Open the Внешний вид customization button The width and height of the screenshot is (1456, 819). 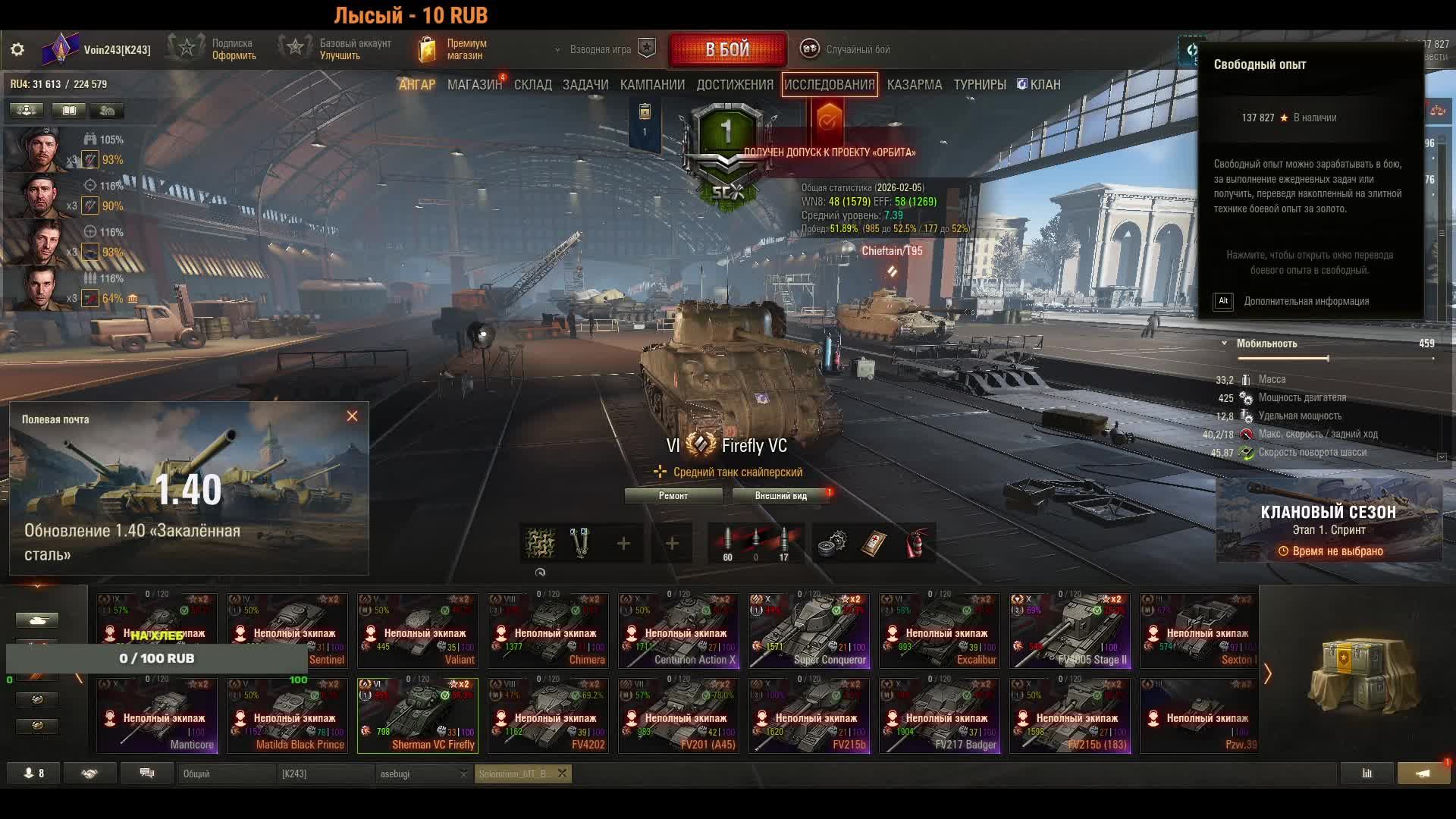coord(780,496)
